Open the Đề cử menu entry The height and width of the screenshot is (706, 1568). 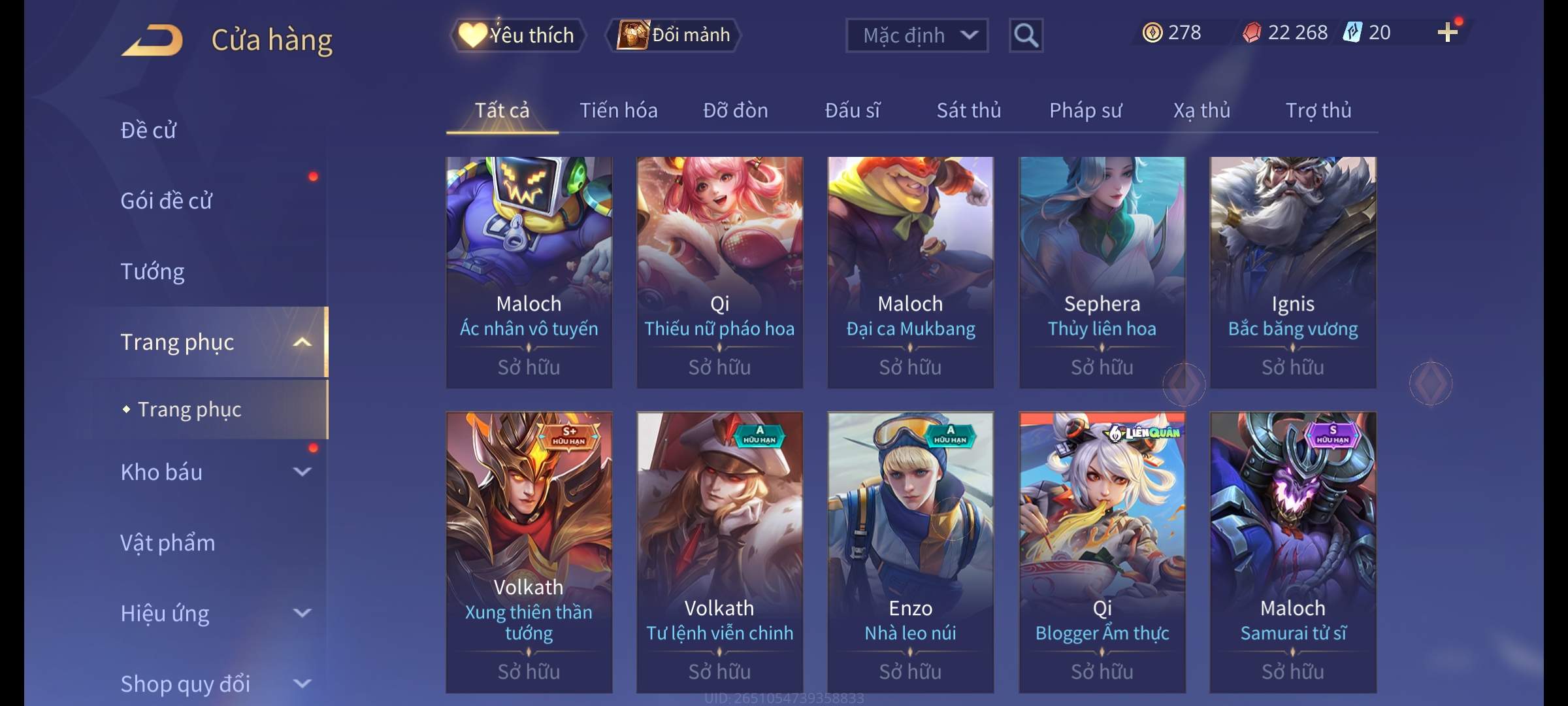pos(148,130)
